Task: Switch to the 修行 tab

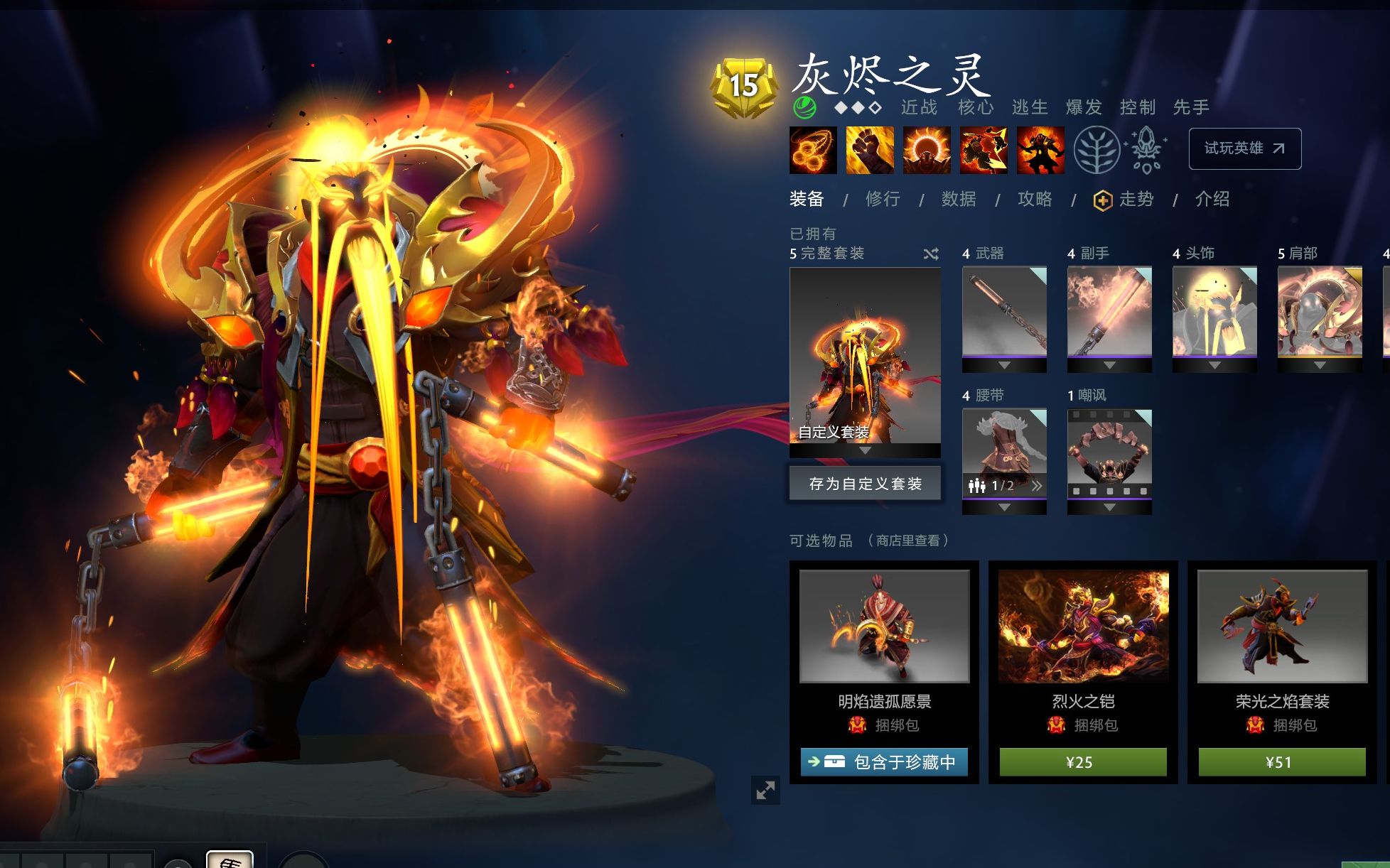Action: click(883, 200)
